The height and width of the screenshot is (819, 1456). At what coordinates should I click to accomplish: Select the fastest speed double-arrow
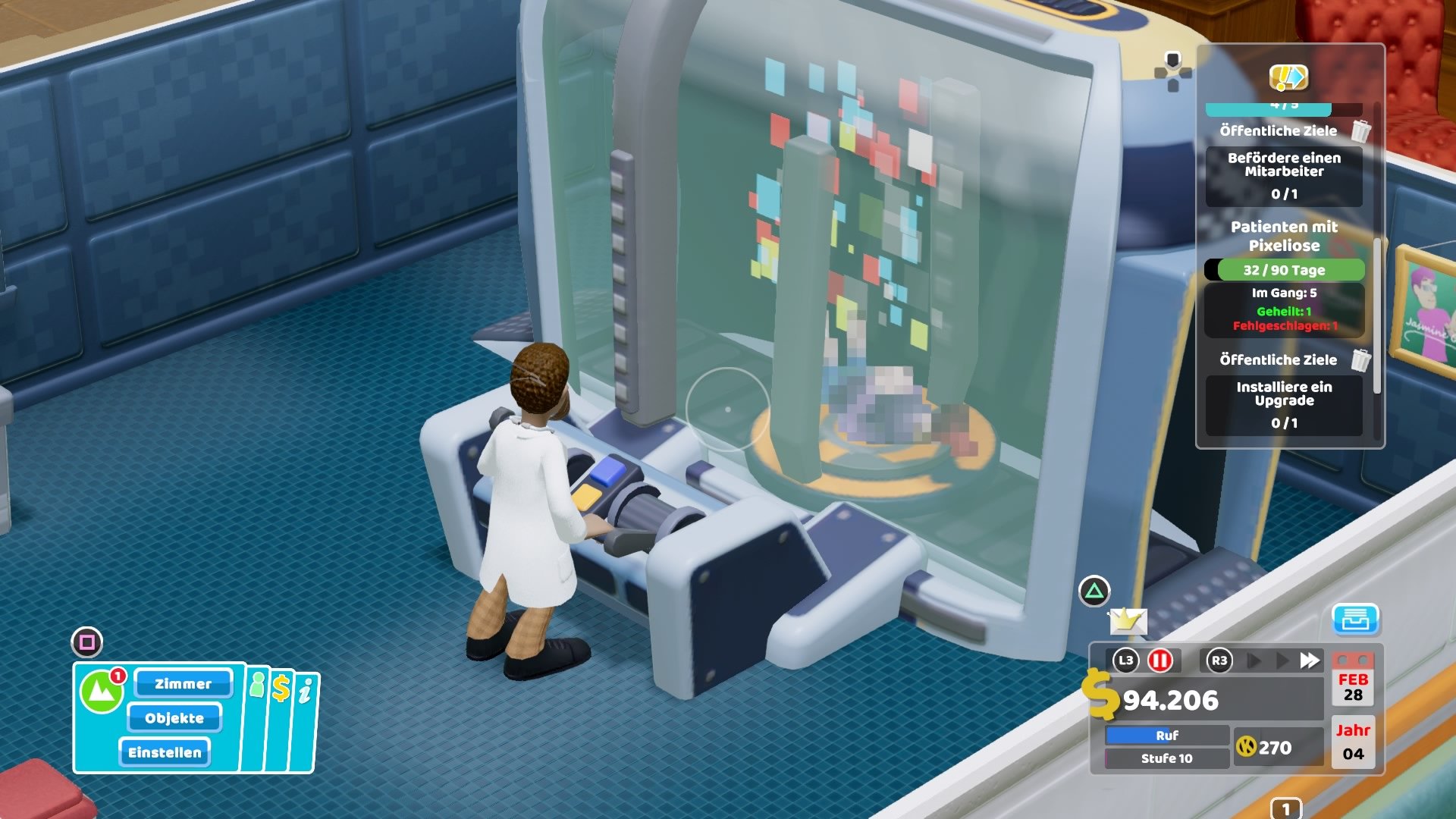point(1309,661)
